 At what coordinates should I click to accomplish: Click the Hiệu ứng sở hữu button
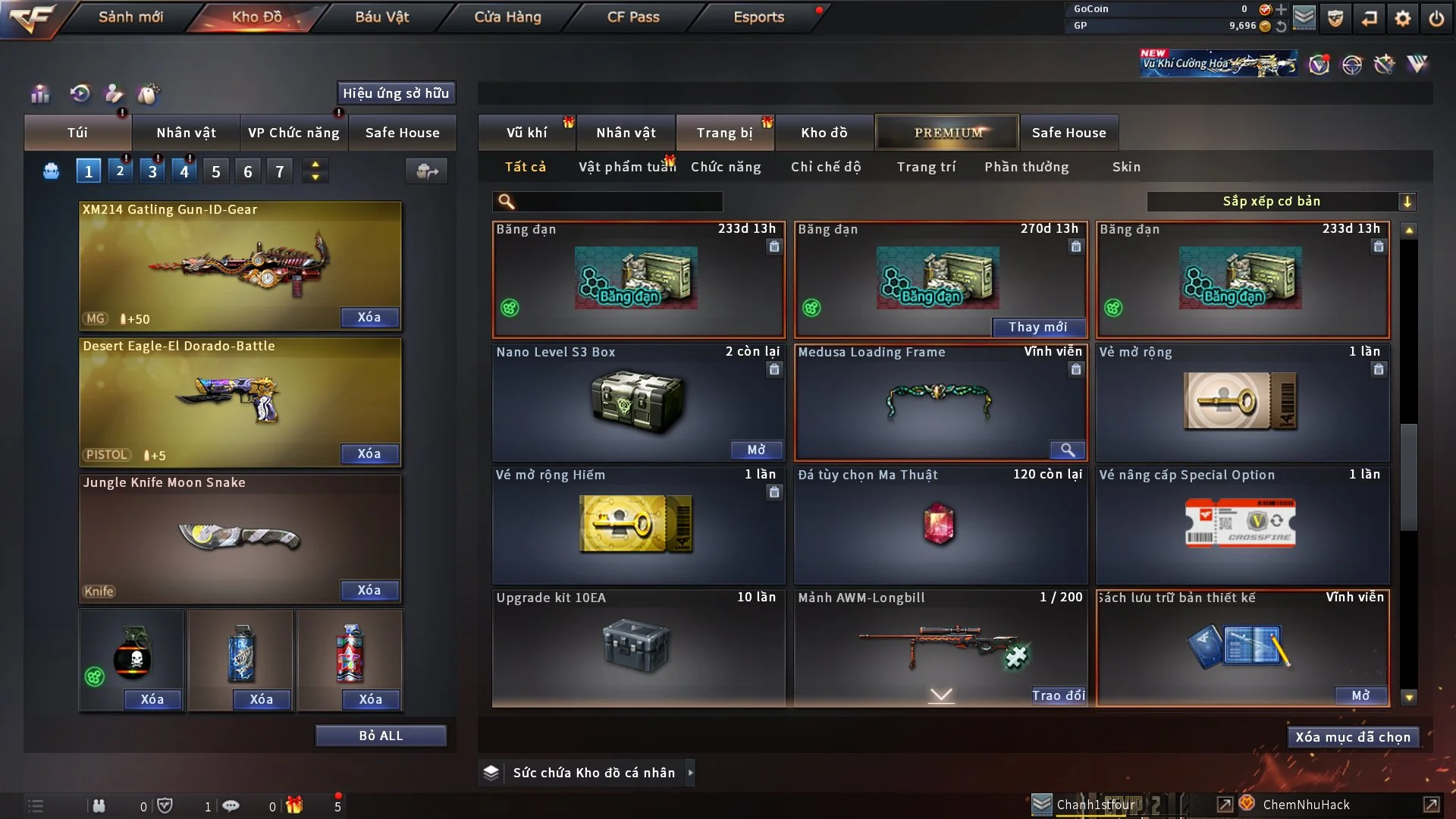click(396, 93)
